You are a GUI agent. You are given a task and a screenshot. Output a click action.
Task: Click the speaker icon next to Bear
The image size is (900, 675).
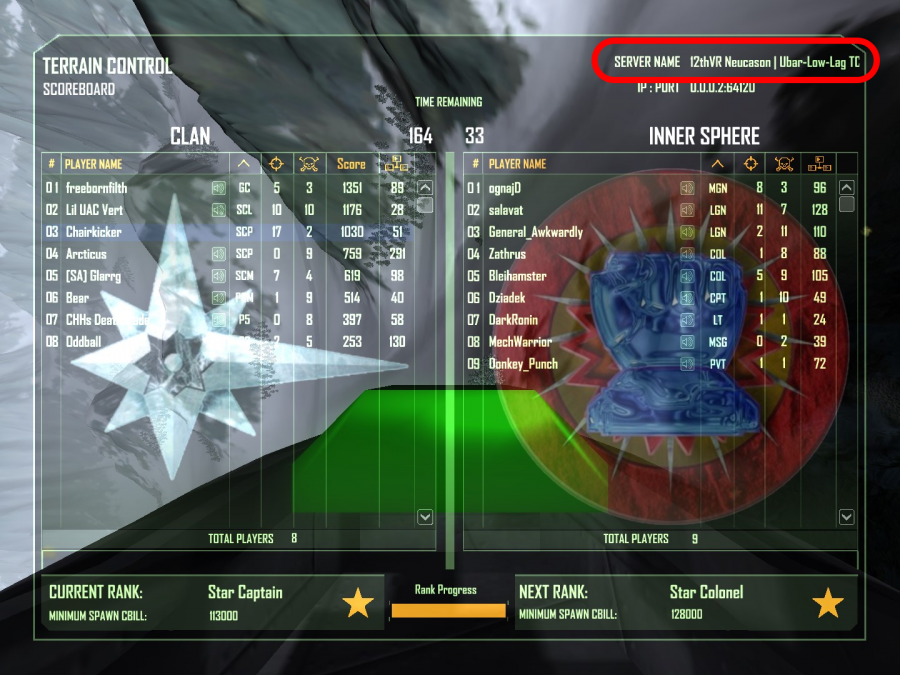click(218, 298)
